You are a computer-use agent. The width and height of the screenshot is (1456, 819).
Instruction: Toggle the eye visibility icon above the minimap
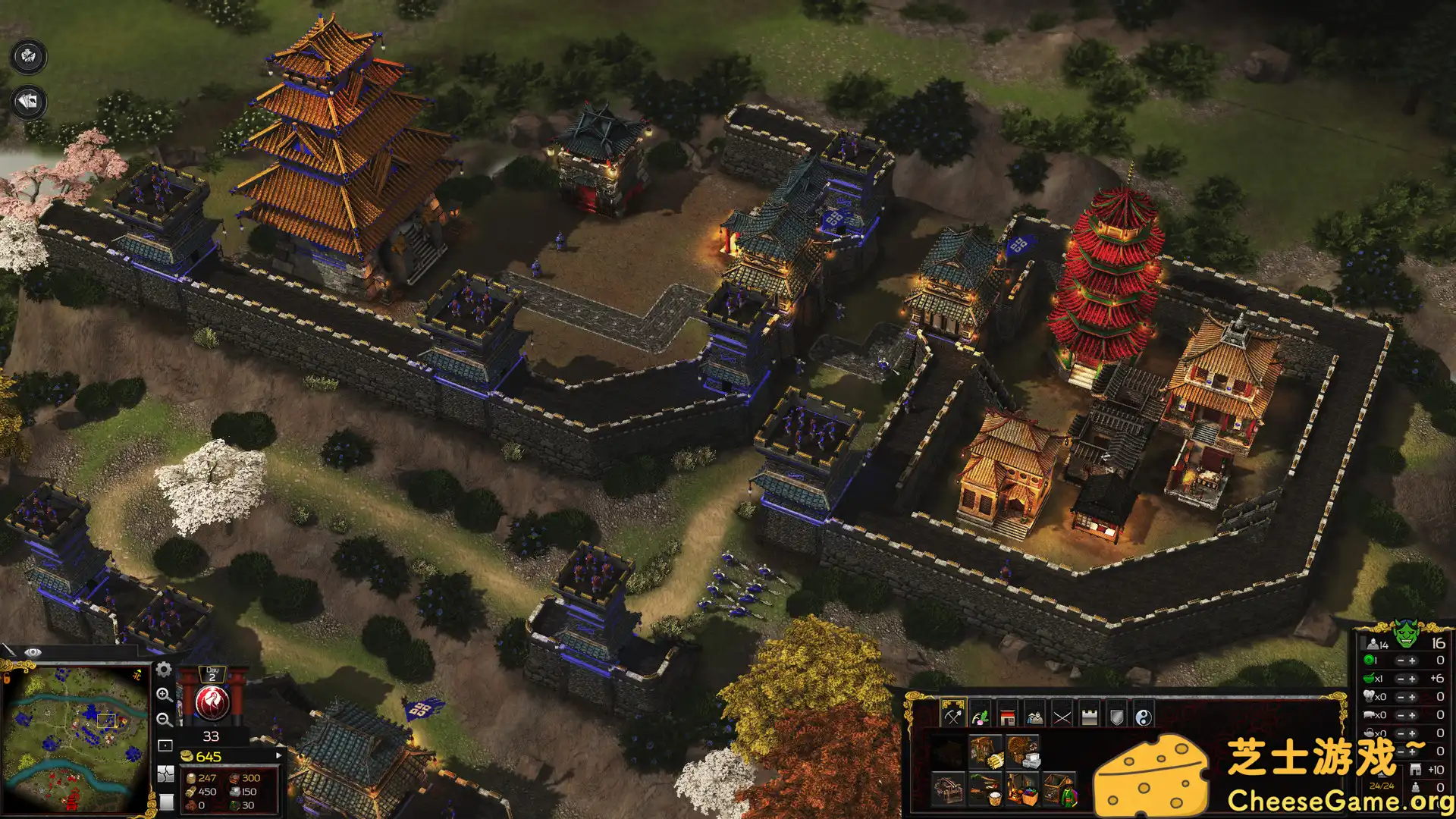[x=33, y=651]
